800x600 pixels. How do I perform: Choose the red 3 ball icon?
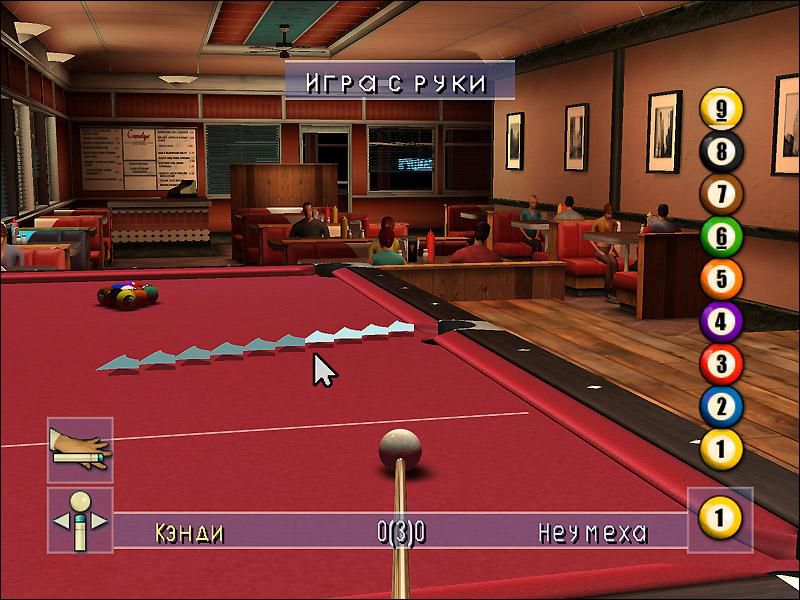coord(720,364)
